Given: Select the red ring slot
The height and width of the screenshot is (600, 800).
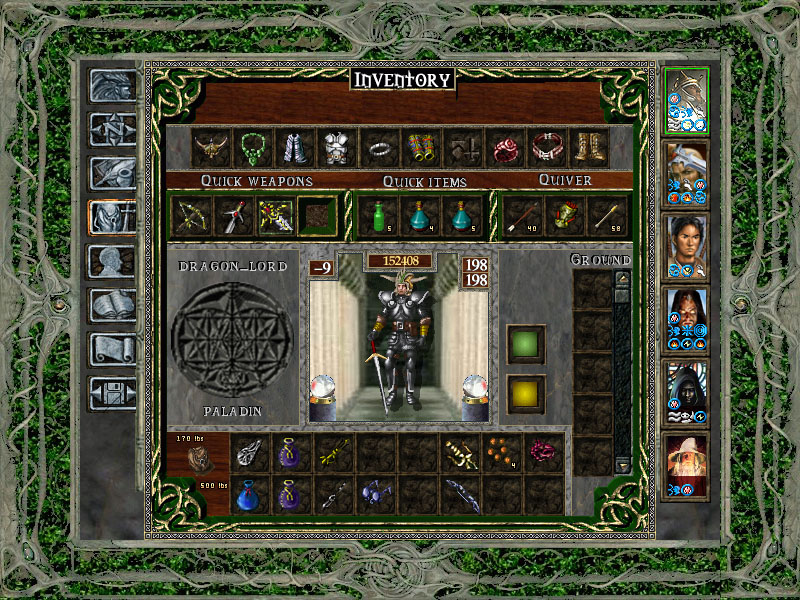Looking at the screenshot, I should click(x=506, y=148).
